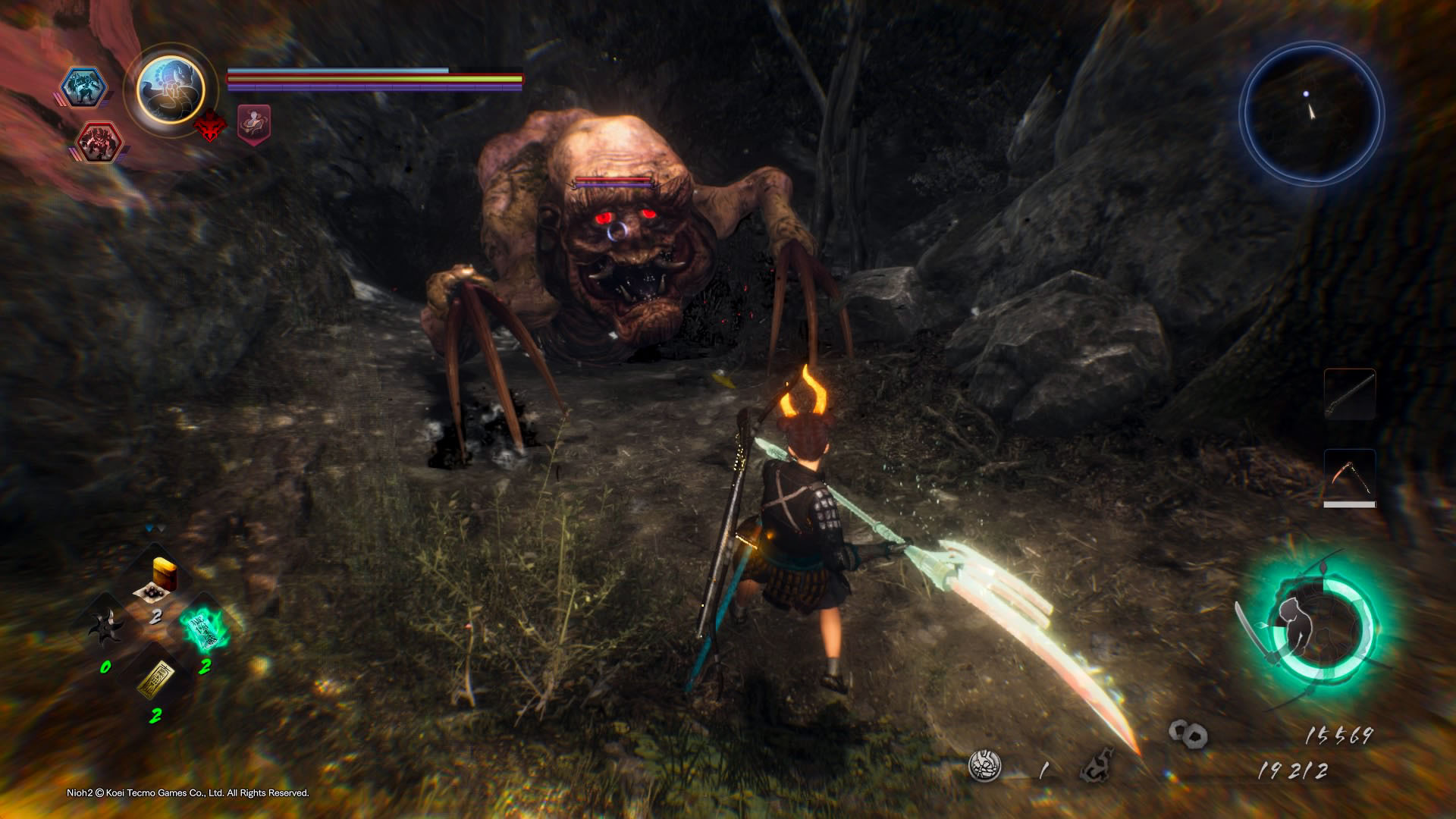The image size is (1456, 819).
Task: Activate the red hexagon soul core
Action: point(100,142)
